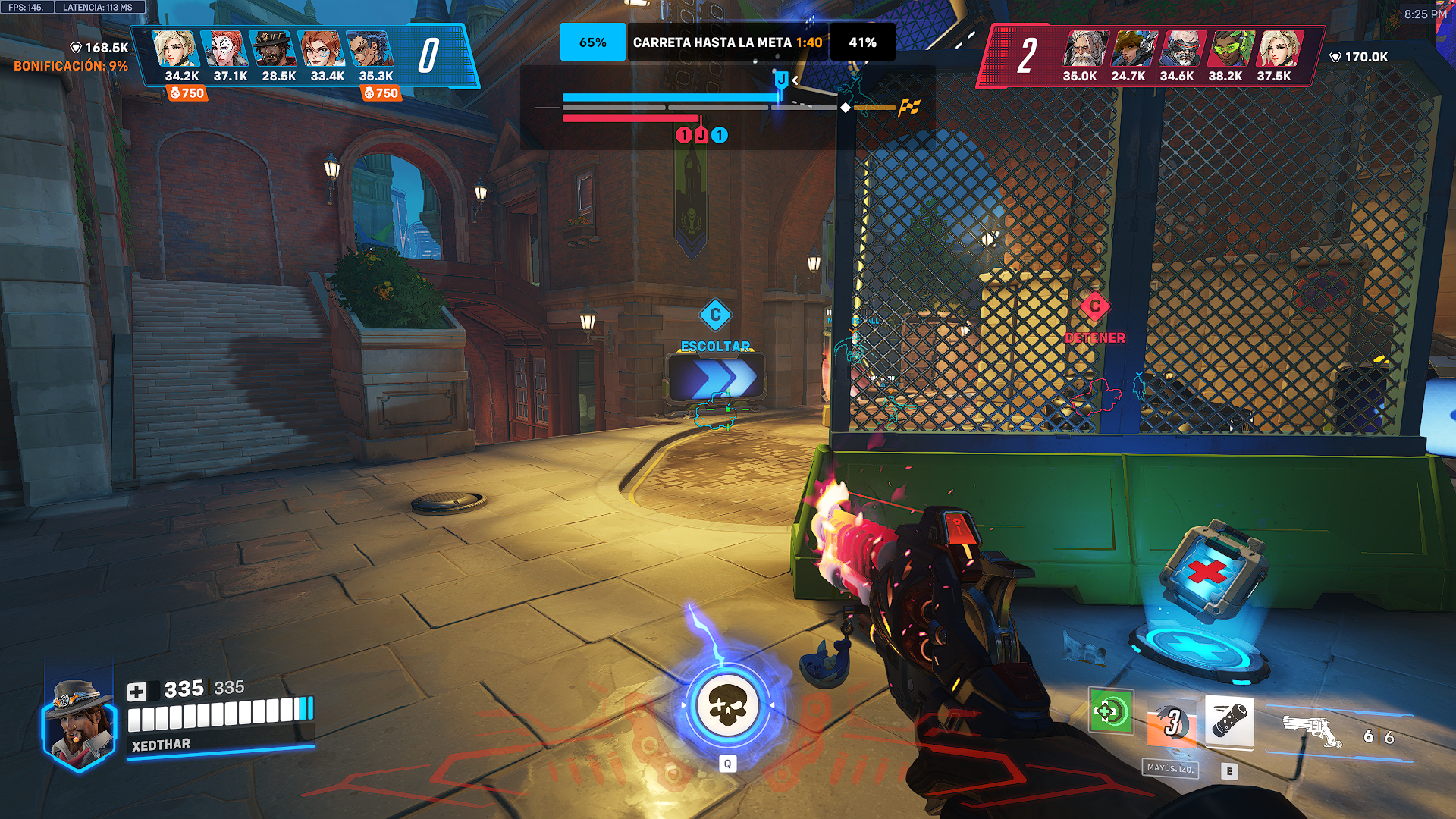Viewport: 1456px width, 819px height.
Task: Select the blue ESCOLTAR objective marker
Action: [x=715, y=315]
